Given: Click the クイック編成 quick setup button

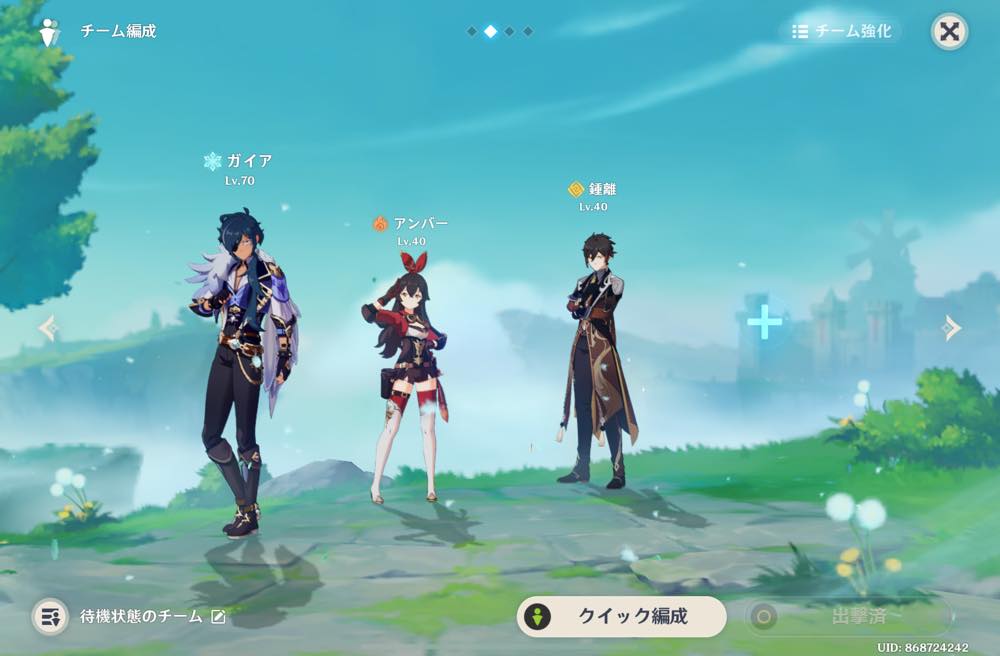Looking at the screenshot, I should pyautogui.click(x=621, y=616).
